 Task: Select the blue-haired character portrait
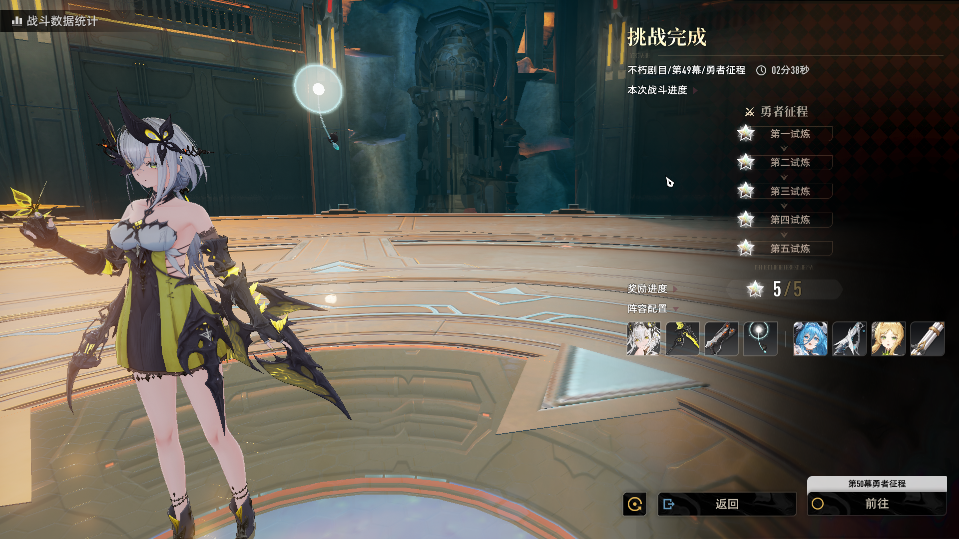tap(810, 339)
